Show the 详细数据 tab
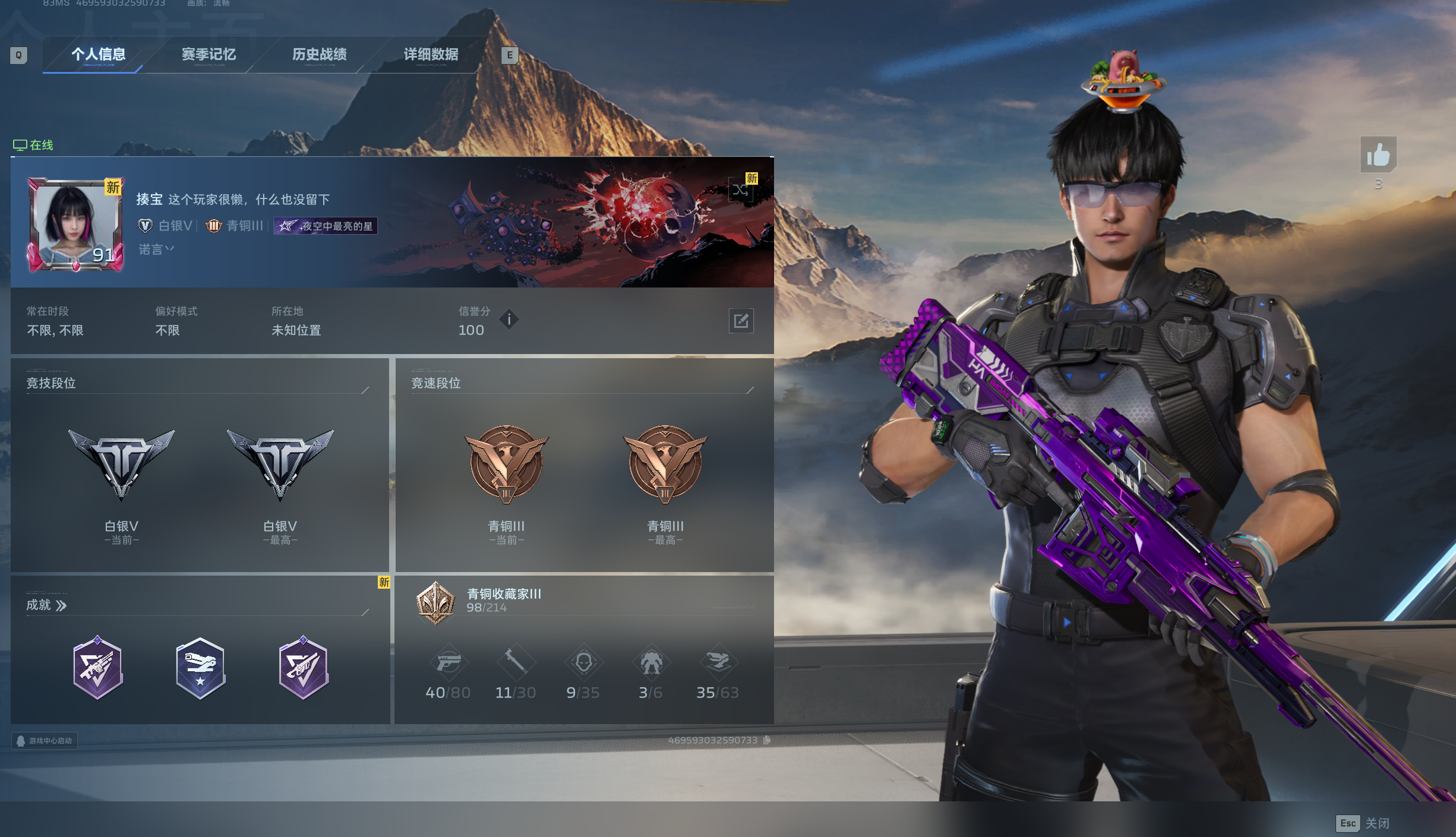The image size is (1456, 837). (x=431, y=55)
